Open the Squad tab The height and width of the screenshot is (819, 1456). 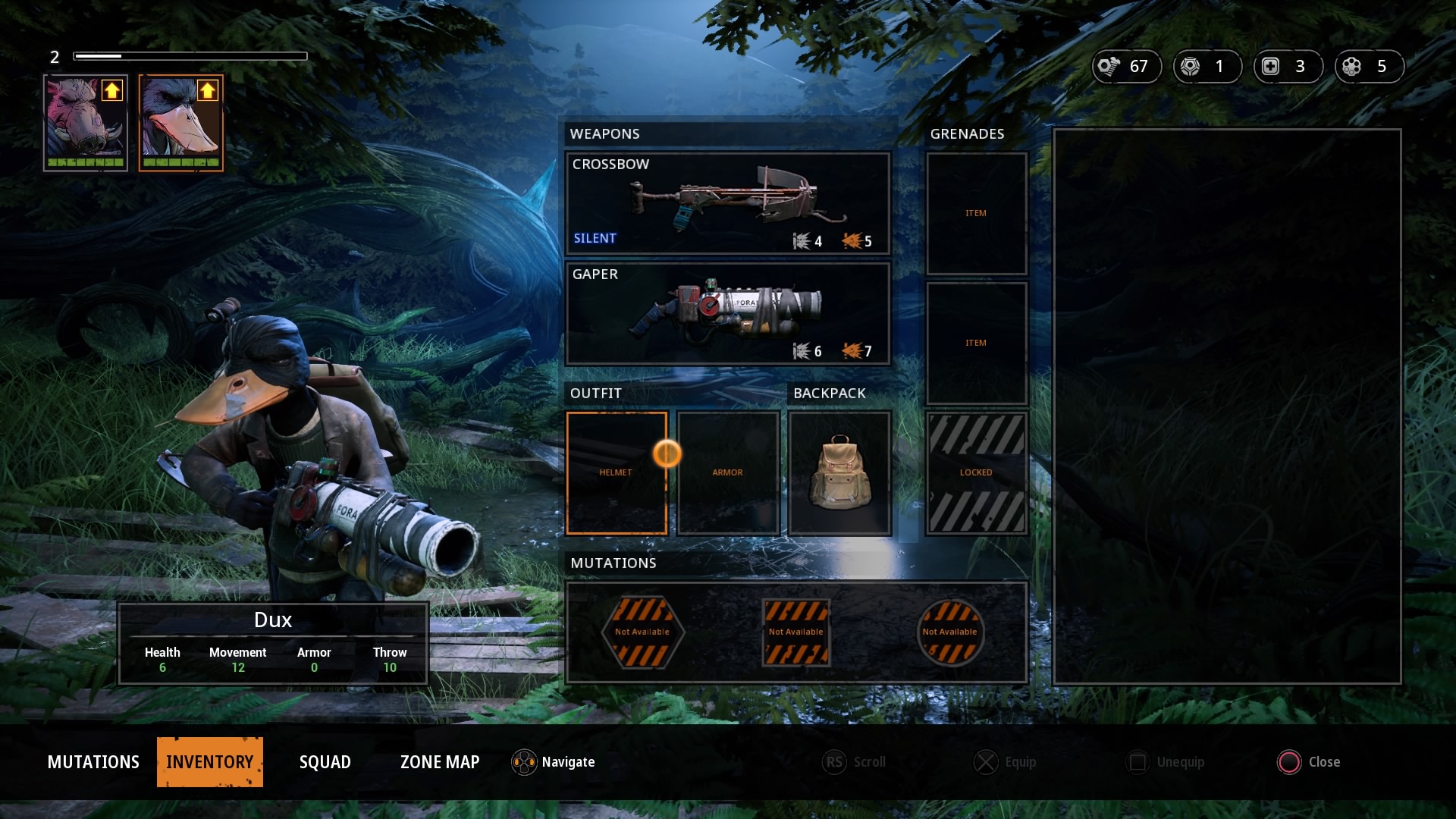(x=325, y=762)
